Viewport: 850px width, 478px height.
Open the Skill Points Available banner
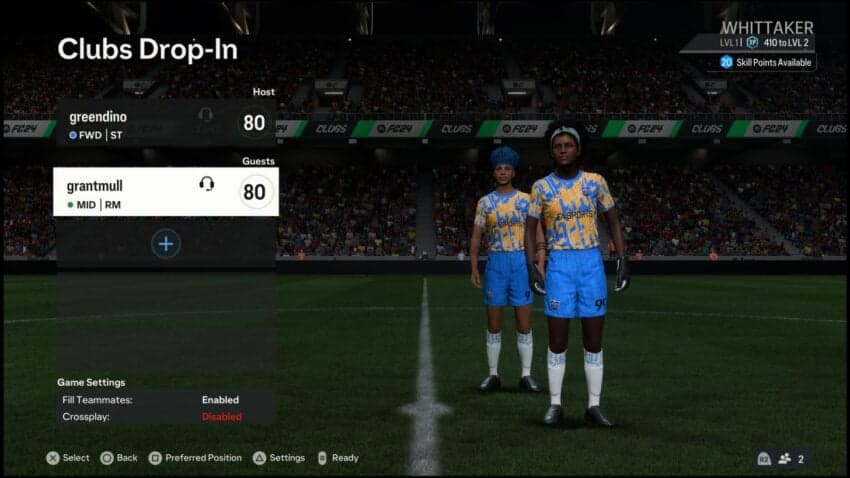pyautogui.click(x=767, y=62)
